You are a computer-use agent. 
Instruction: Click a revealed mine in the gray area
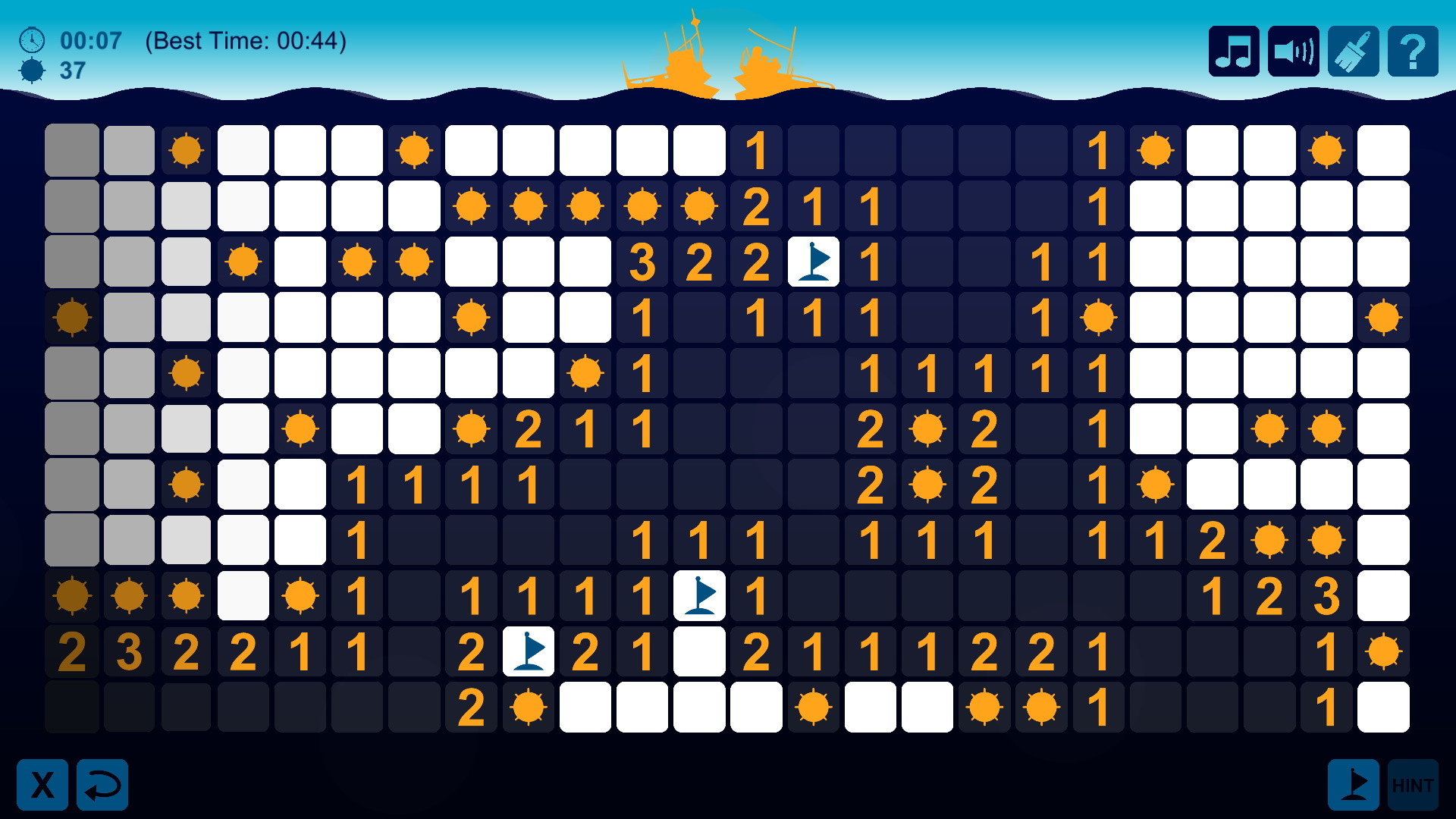(x=72, y=318)
